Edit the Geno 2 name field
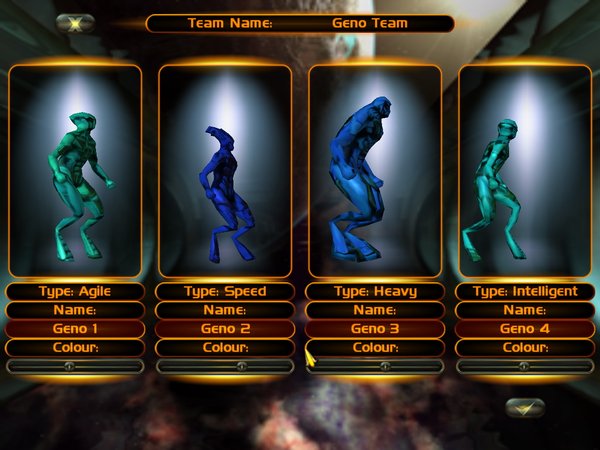The image size is (600, 450). (x=225, y=328)
